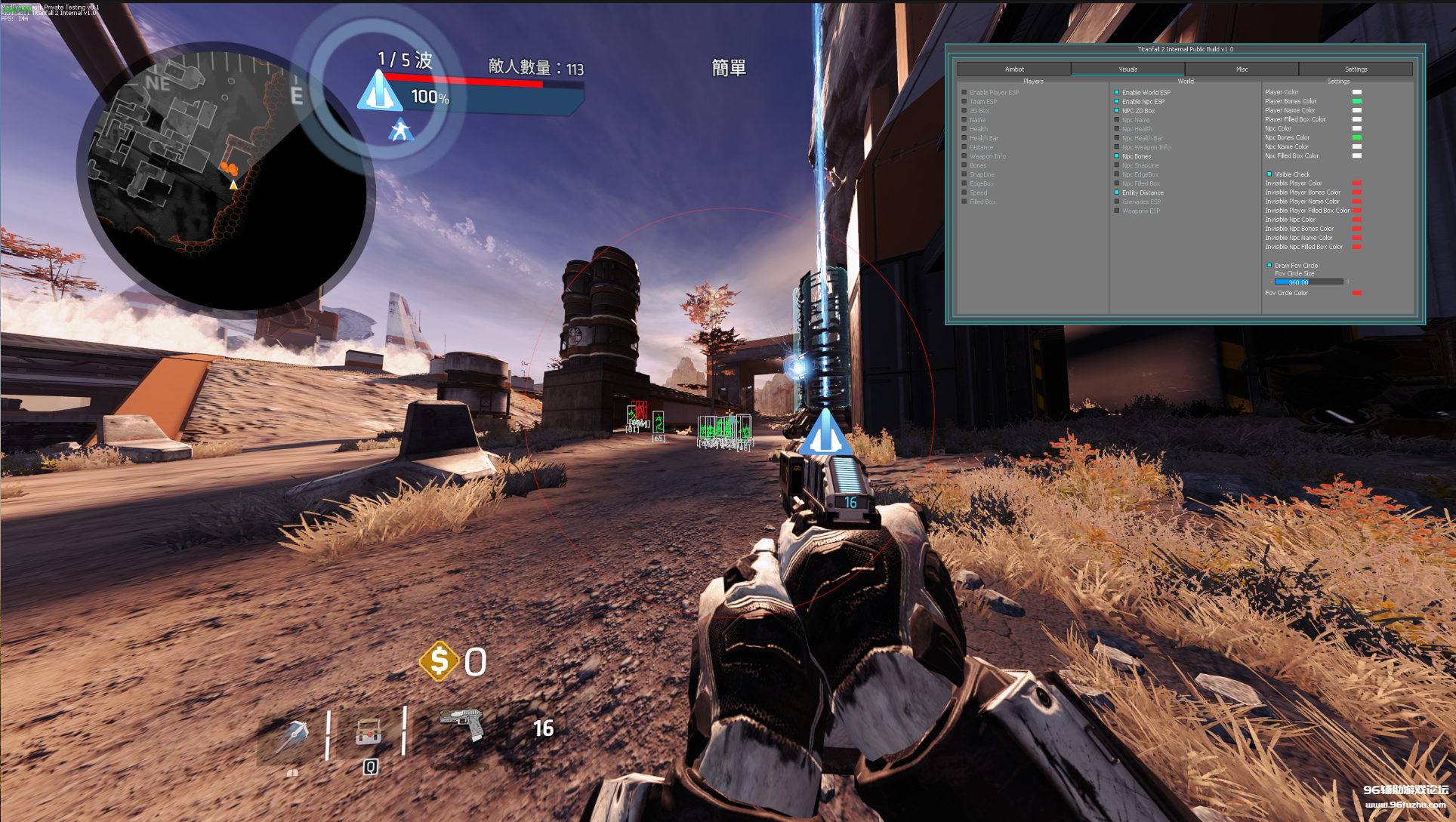Switch to the Aimbot tab
Image resolution: width=1456 pixels, height=822 pixels.
coord(1013,69)
